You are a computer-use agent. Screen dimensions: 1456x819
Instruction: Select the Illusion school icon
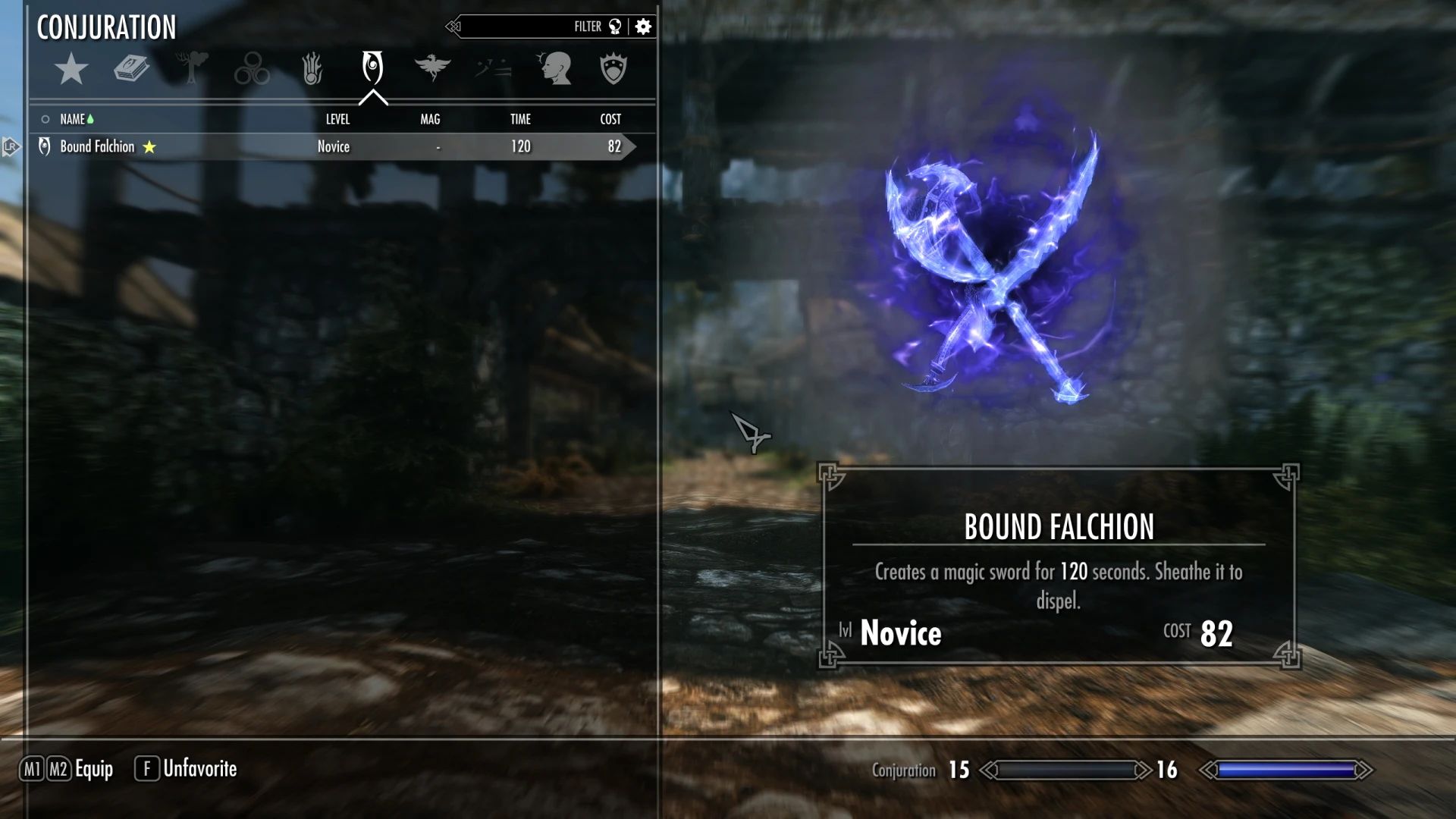pyautogui.click(x=253, y=68)
